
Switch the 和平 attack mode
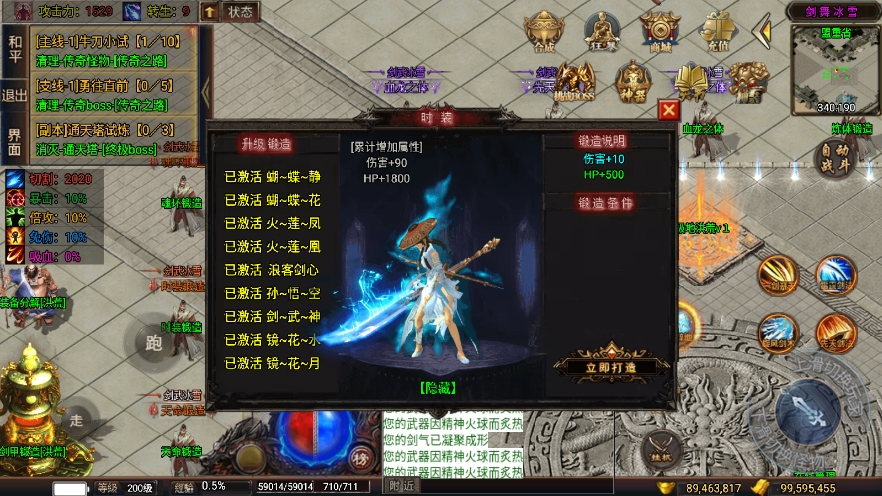coord(14,49)
